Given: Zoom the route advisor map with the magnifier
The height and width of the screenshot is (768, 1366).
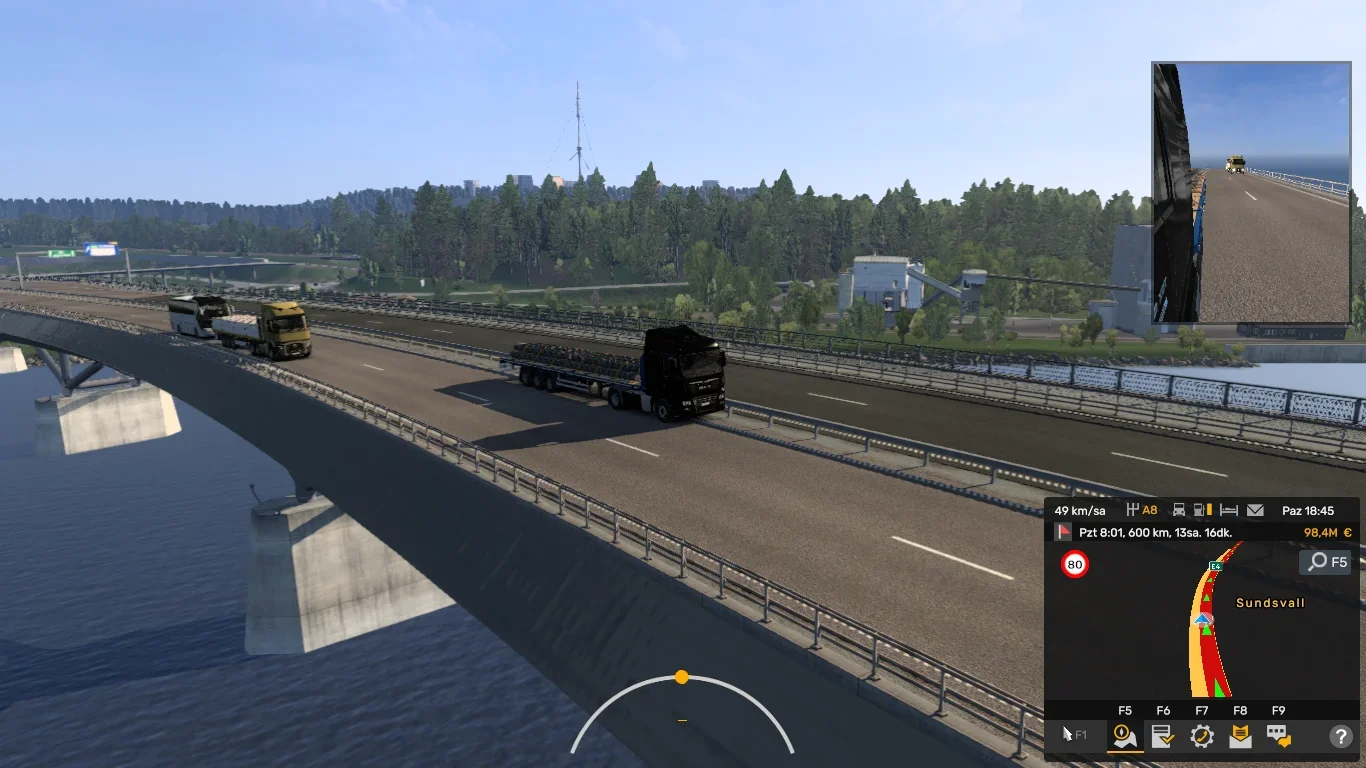Looking at the screenshot, I should click(x=1325, y=561).
